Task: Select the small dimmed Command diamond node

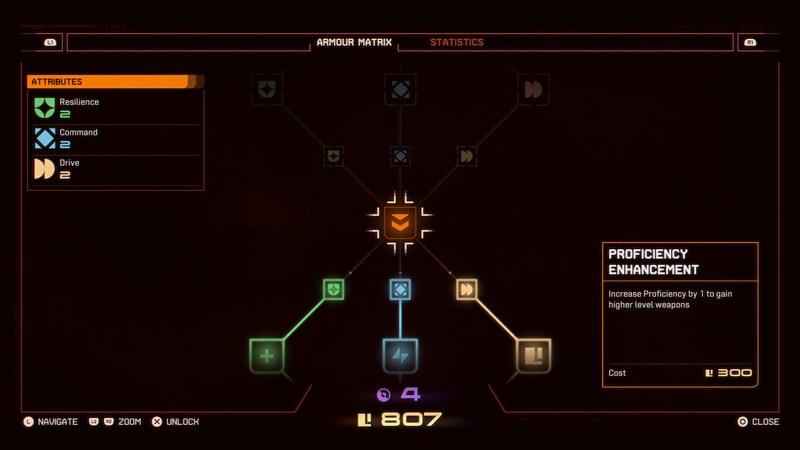Action: point(400,156)
